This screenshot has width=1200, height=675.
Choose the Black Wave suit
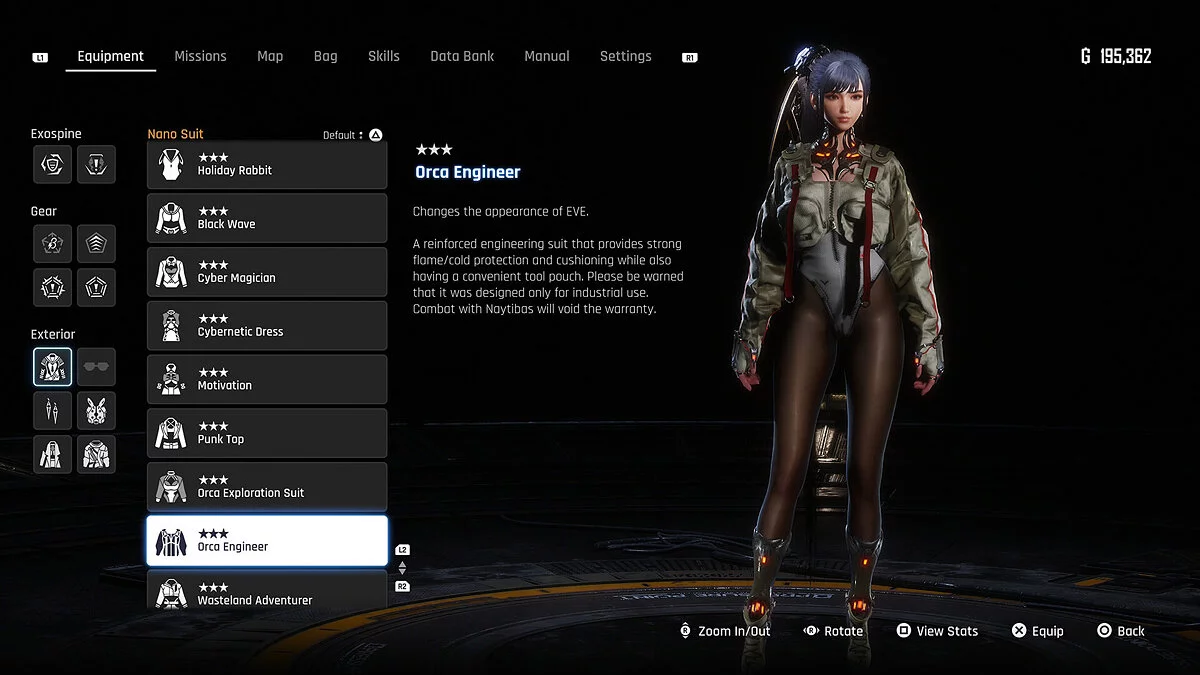[267, 218]
